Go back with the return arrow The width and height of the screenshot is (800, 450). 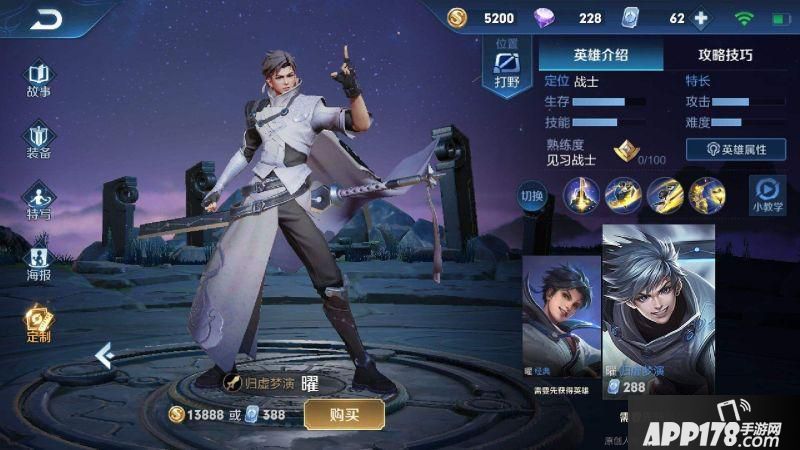(x=47, y=18)
